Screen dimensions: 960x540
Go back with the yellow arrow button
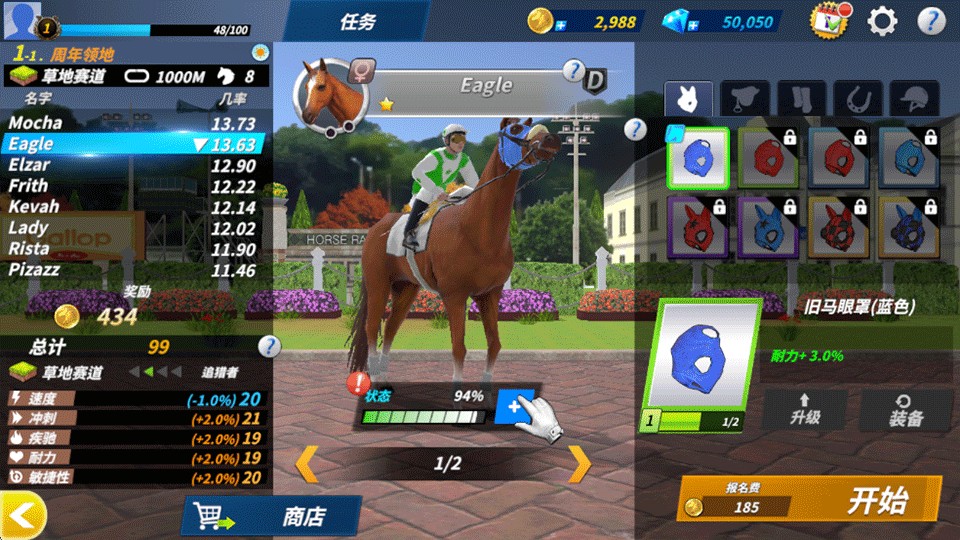click(x=23, y=515)
